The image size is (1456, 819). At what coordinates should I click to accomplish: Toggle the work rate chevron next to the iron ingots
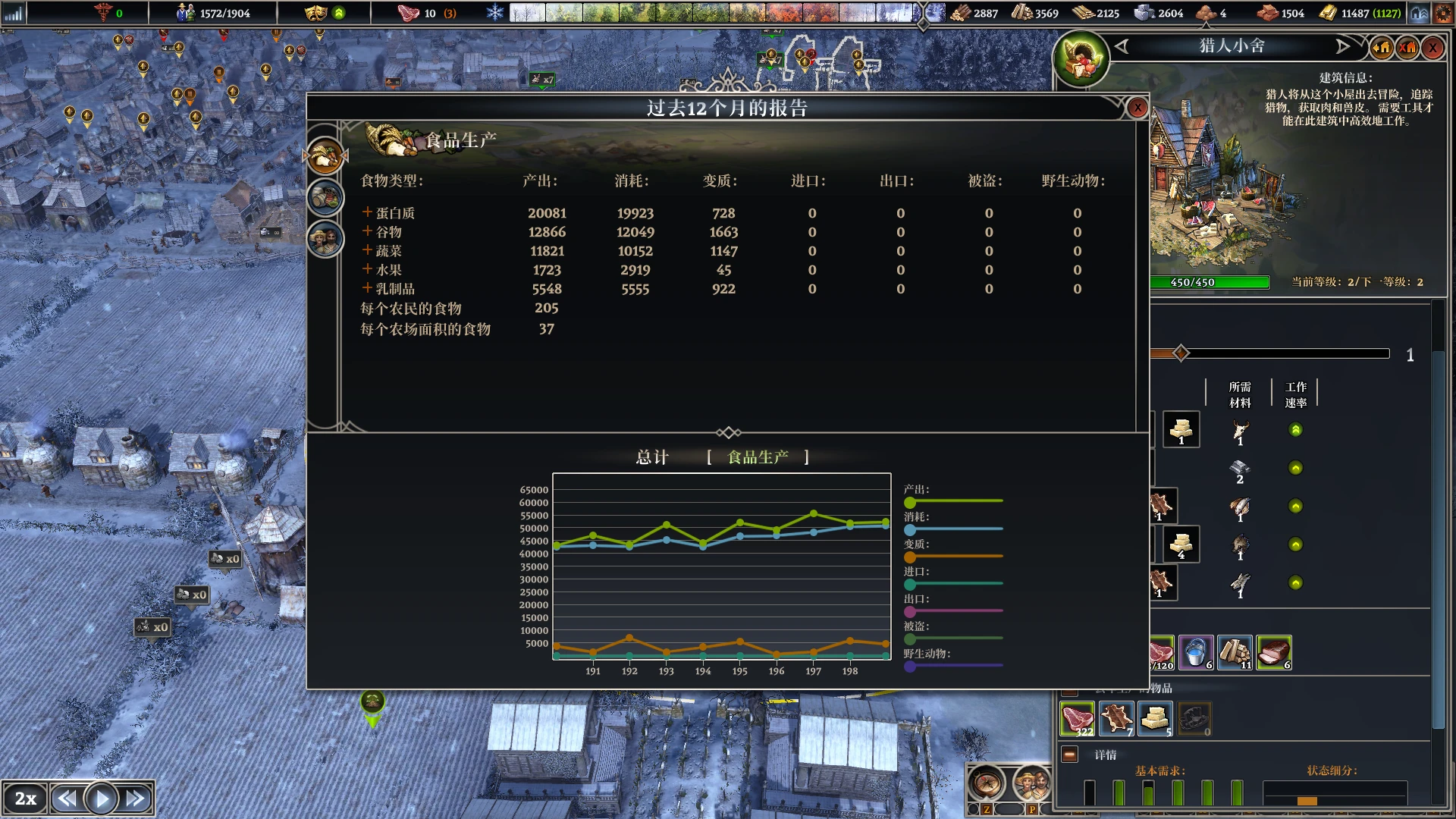pos(1295,468)
